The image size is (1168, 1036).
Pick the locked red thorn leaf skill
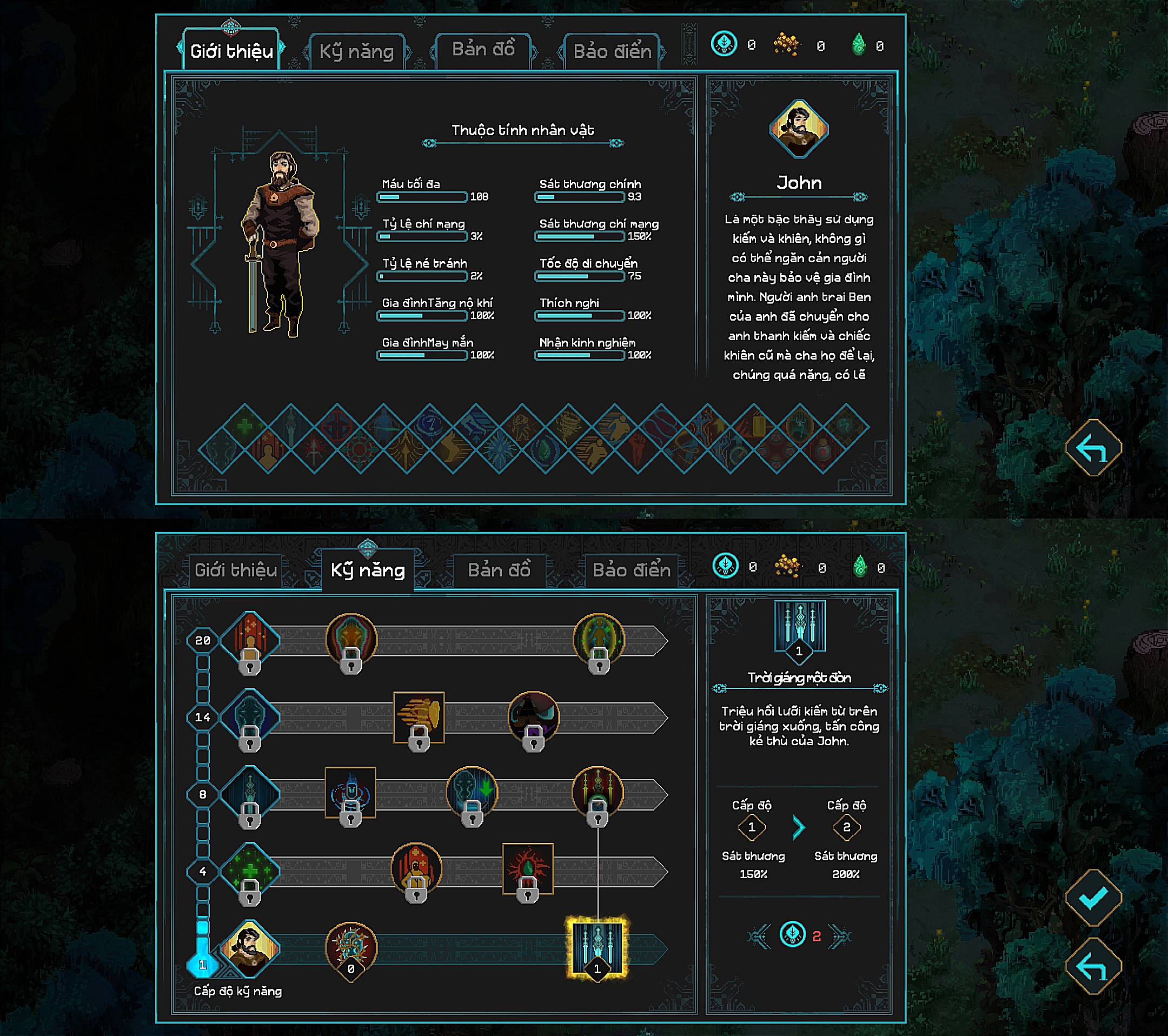(x=527, y=869)
